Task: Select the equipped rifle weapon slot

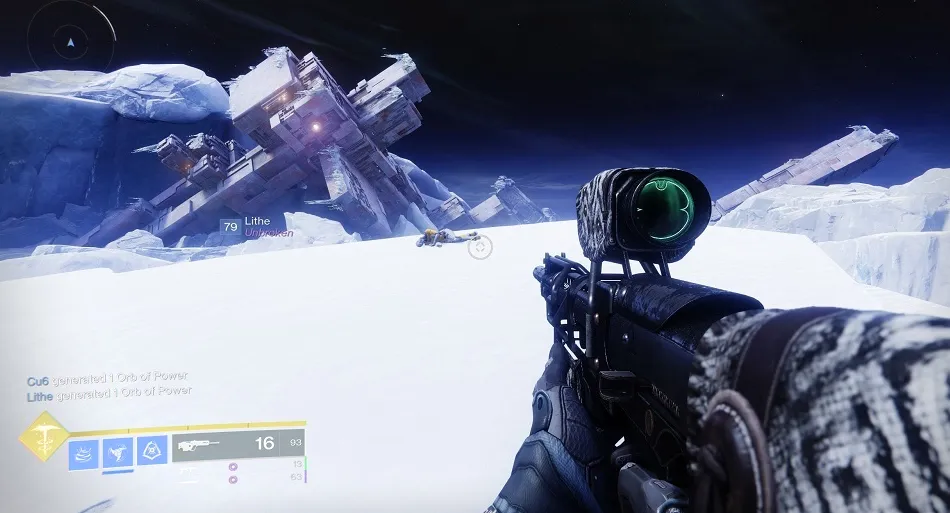Action: pos(238,445)
